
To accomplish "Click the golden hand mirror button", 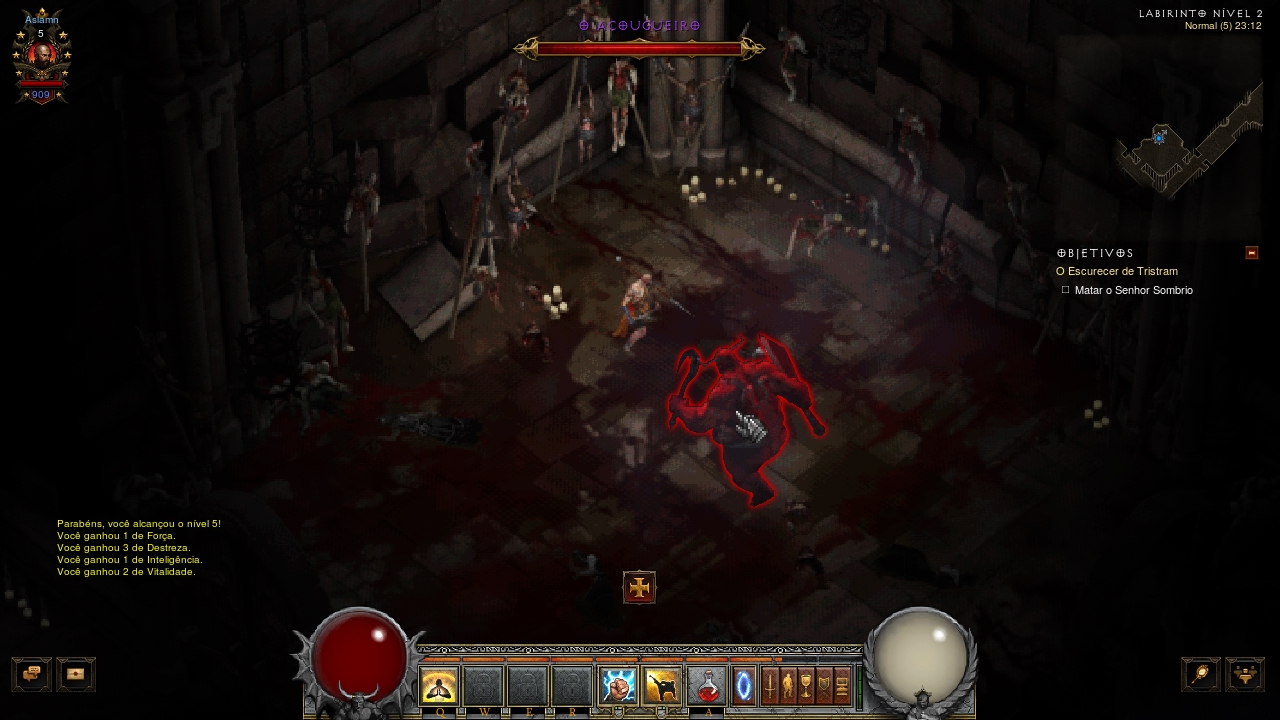I will [x=1201, y=674].
